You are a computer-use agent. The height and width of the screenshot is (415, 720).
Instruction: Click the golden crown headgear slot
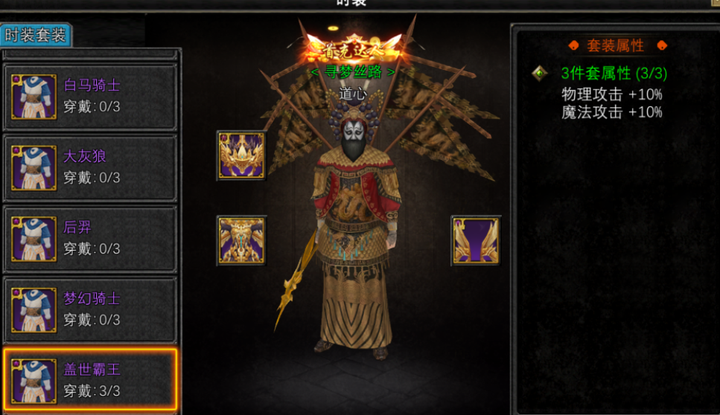pos(241,155)
